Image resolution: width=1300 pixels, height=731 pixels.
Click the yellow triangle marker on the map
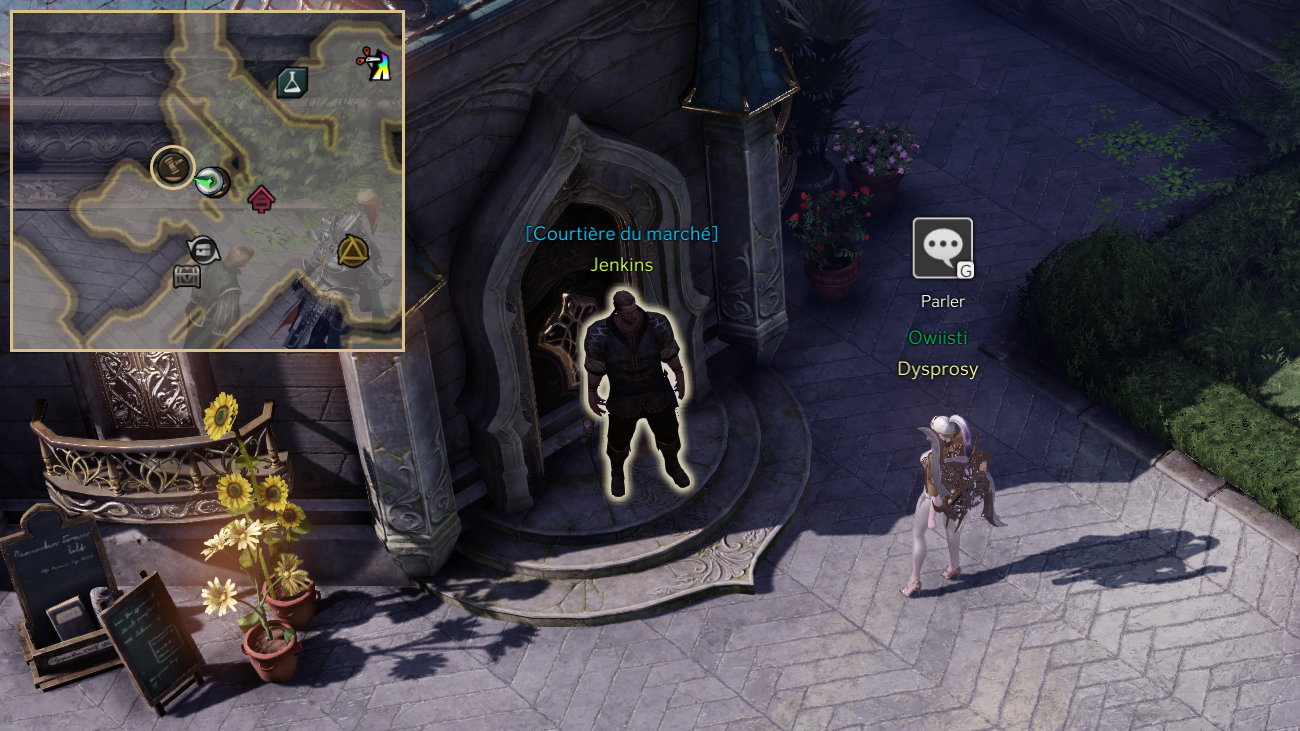click(x=352, y=250)
